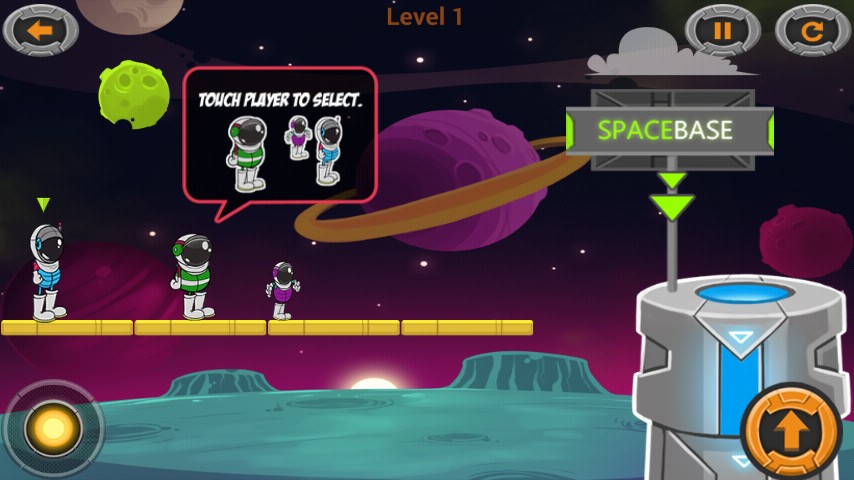Select the green astronaut player
Image resolution: width=854 pixels, height=480 pixels.
[192, 276]
